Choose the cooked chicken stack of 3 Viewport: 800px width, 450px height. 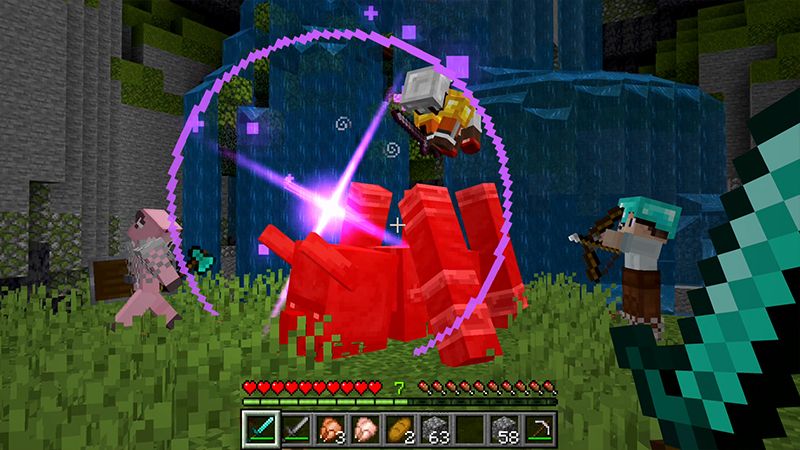pyautogui.click(x=329, y=428)
